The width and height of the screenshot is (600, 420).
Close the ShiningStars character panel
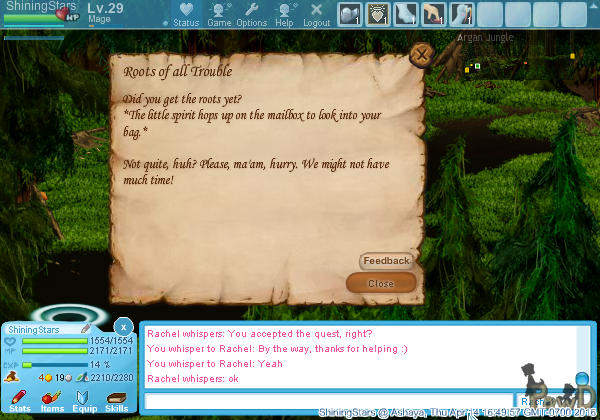(x=122, y=327)
